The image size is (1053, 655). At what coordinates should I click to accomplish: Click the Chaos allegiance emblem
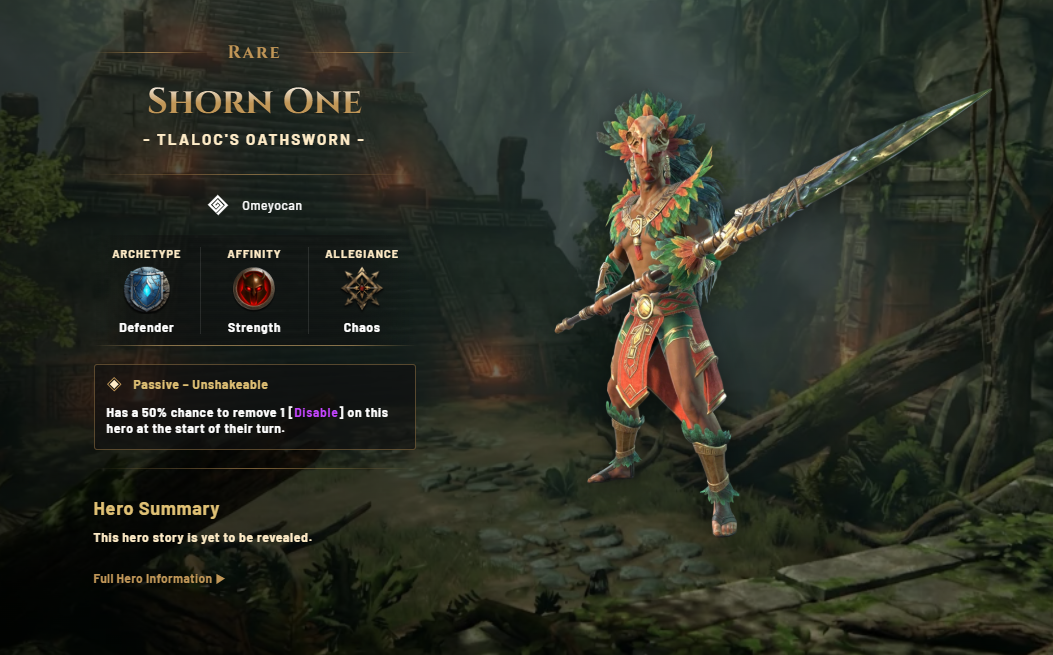[361, 290]
